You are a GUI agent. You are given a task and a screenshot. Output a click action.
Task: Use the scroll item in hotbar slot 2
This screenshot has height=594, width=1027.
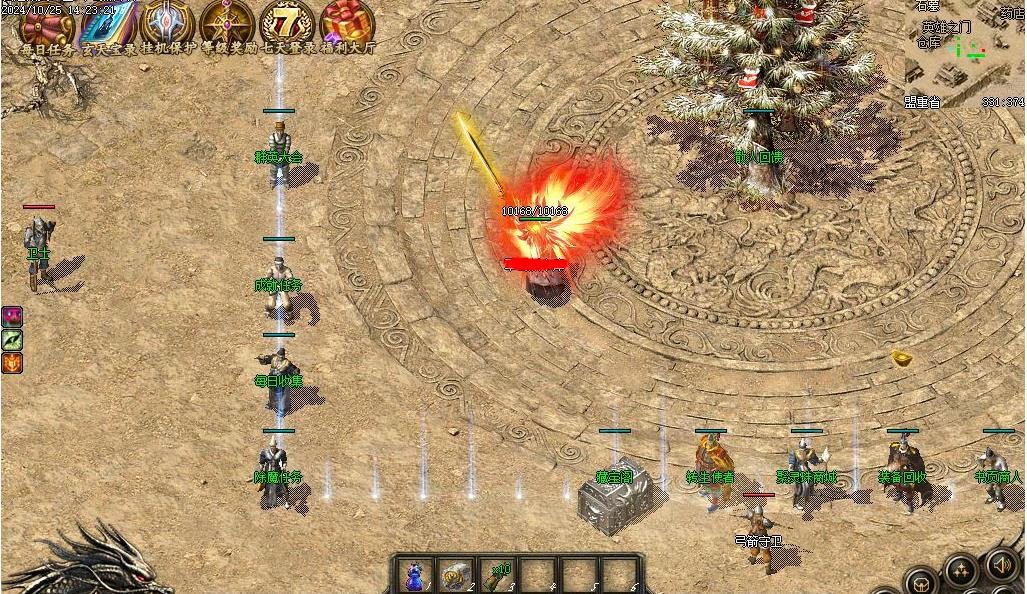click(456, 575)
